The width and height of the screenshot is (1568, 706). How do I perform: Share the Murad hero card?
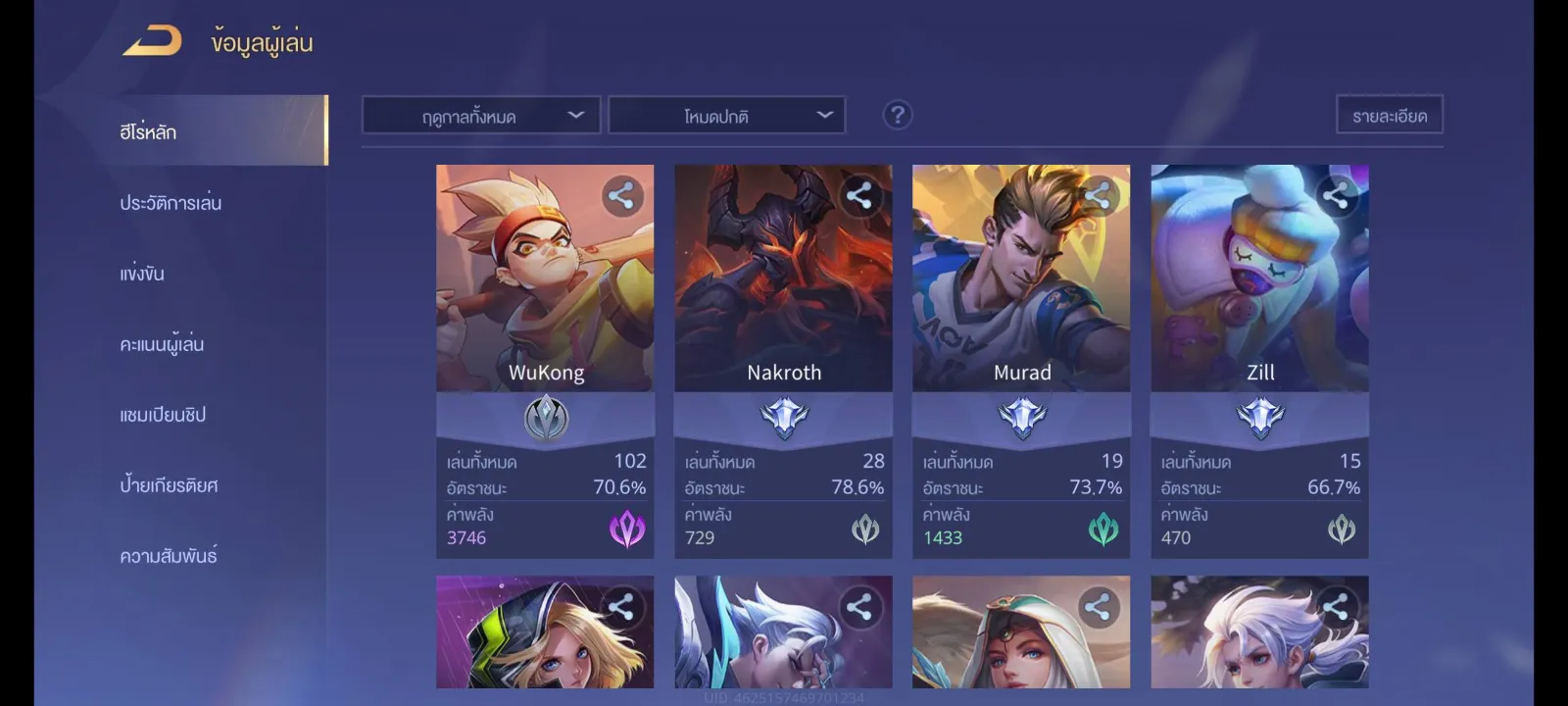coord(1098,196)
